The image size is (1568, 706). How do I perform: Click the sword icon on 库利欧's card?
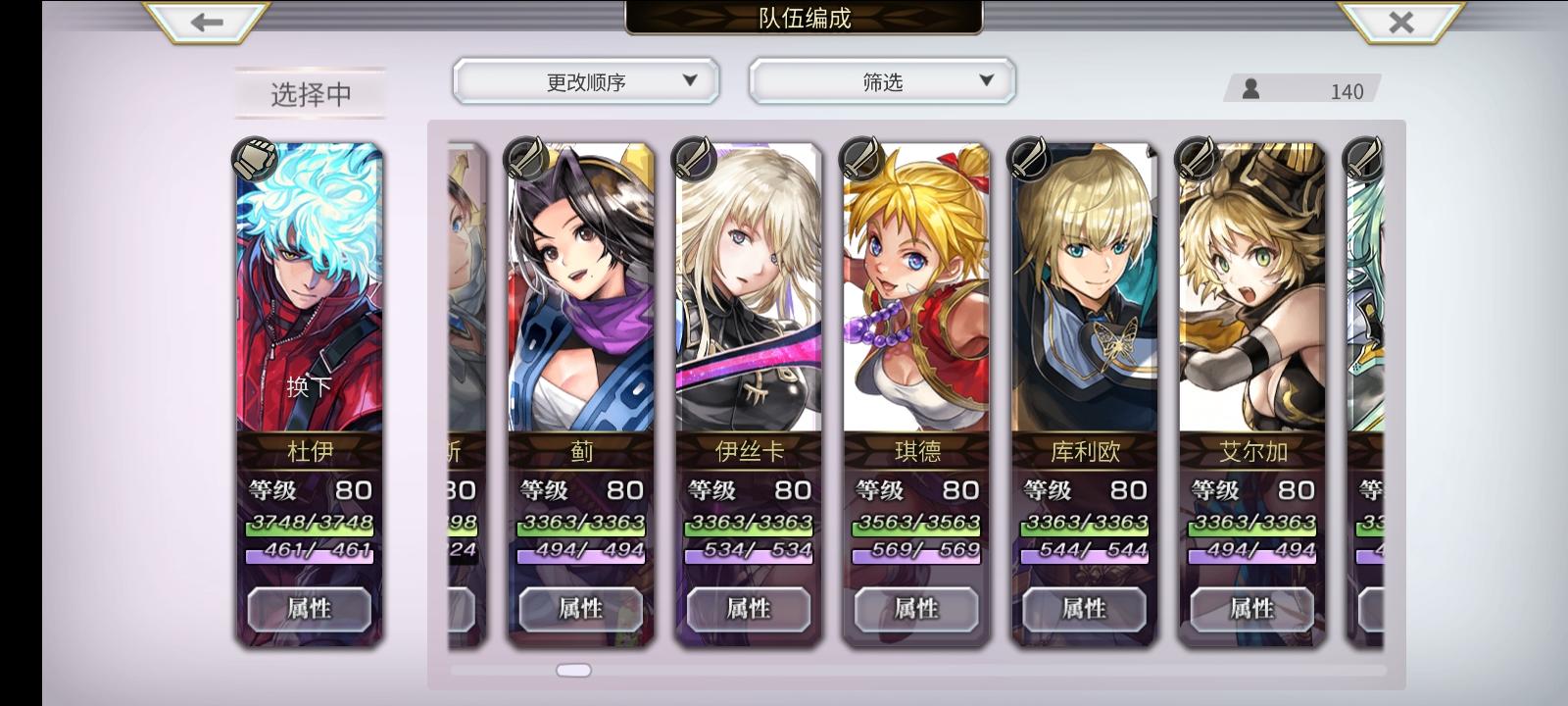(x=1030, y=157)
